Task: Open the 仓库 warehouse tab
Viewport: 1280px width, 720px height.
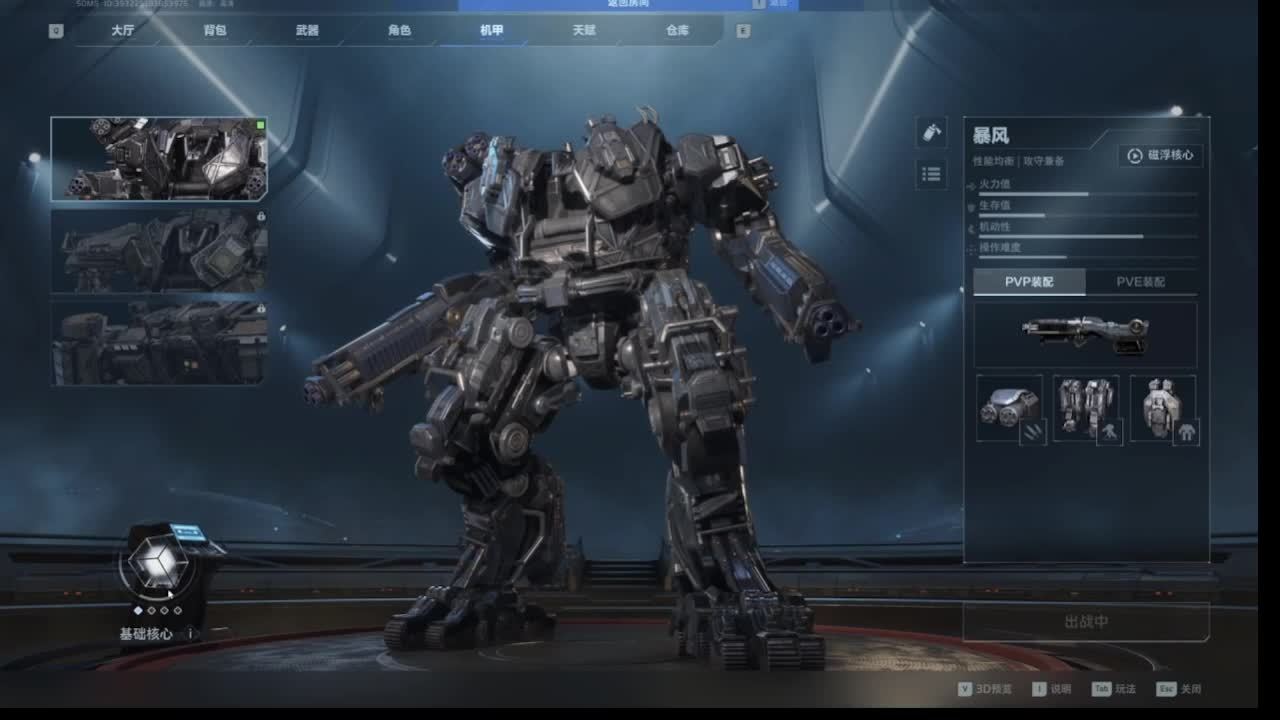Action: 677,31
